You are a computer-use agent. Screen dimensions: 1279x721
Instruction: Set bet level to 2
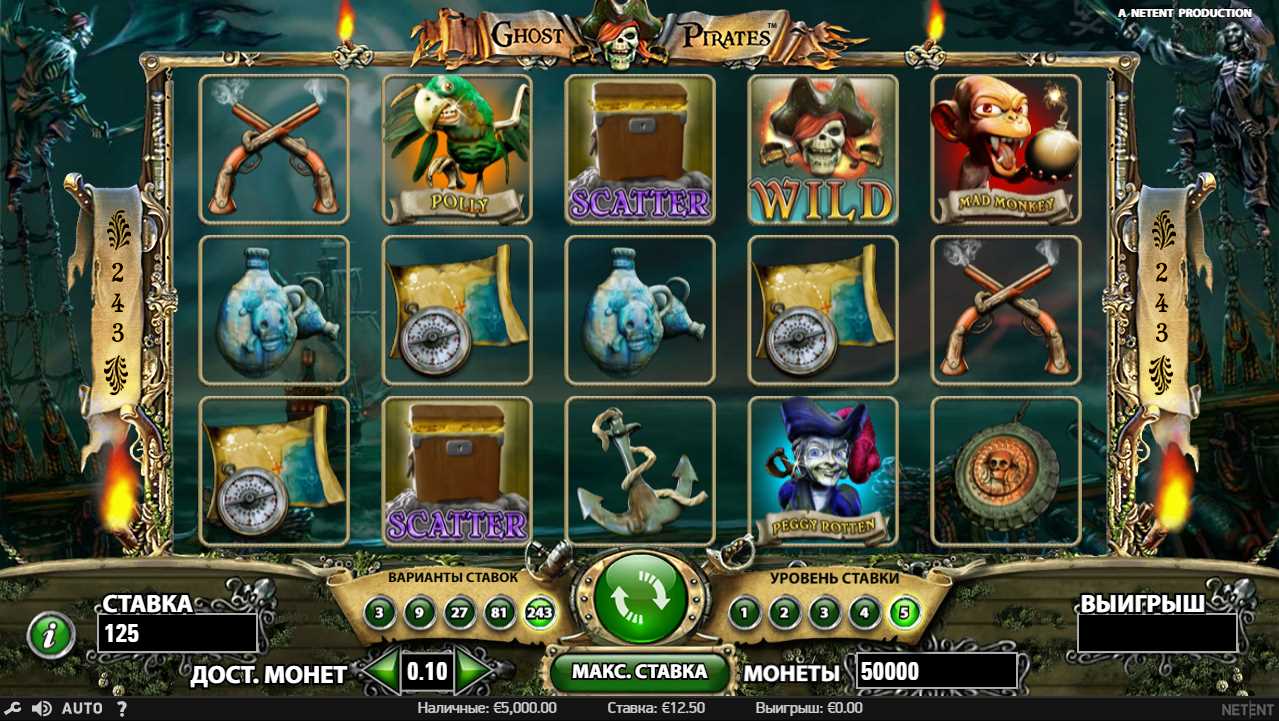[784, 611]
